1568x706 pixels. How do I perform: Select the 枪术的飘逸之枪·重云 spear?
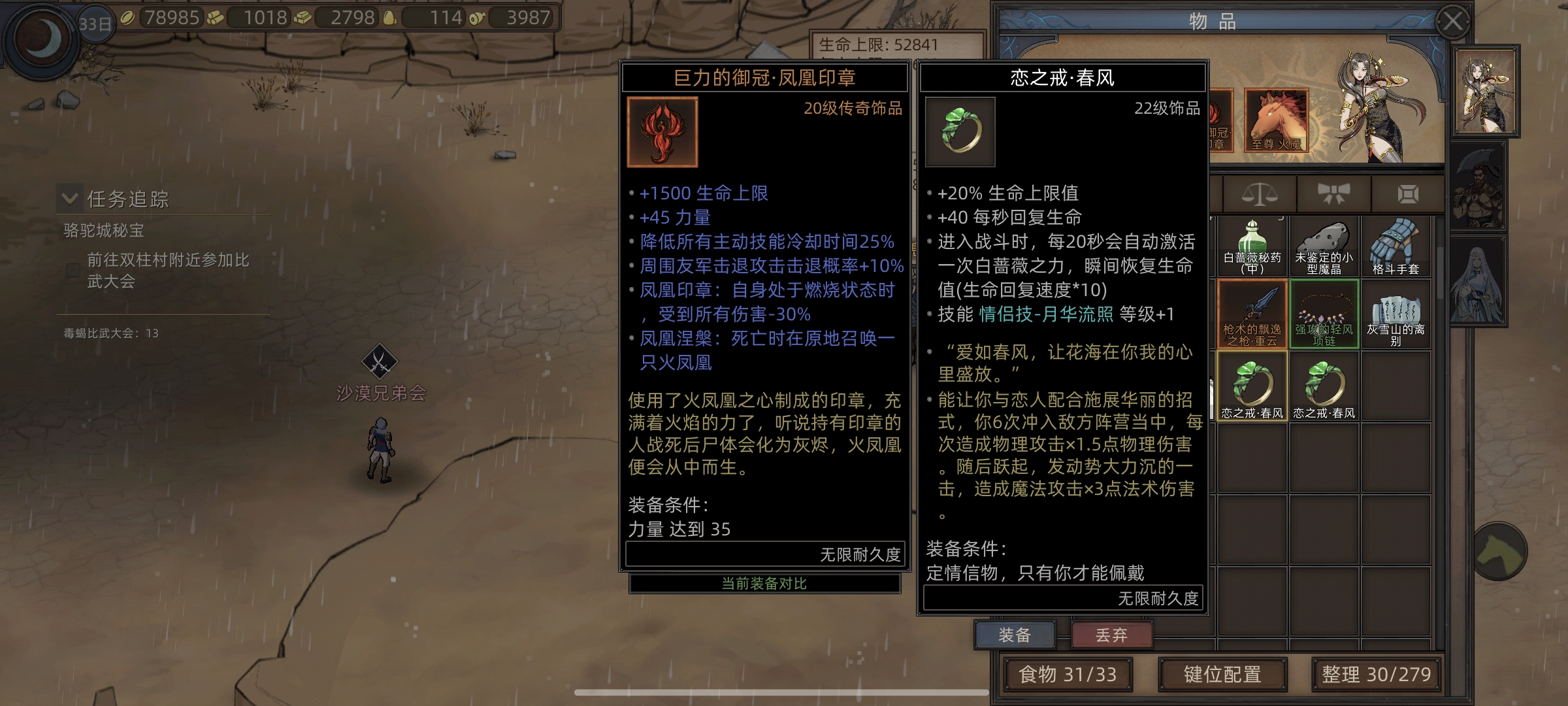tap(1252, 315)
